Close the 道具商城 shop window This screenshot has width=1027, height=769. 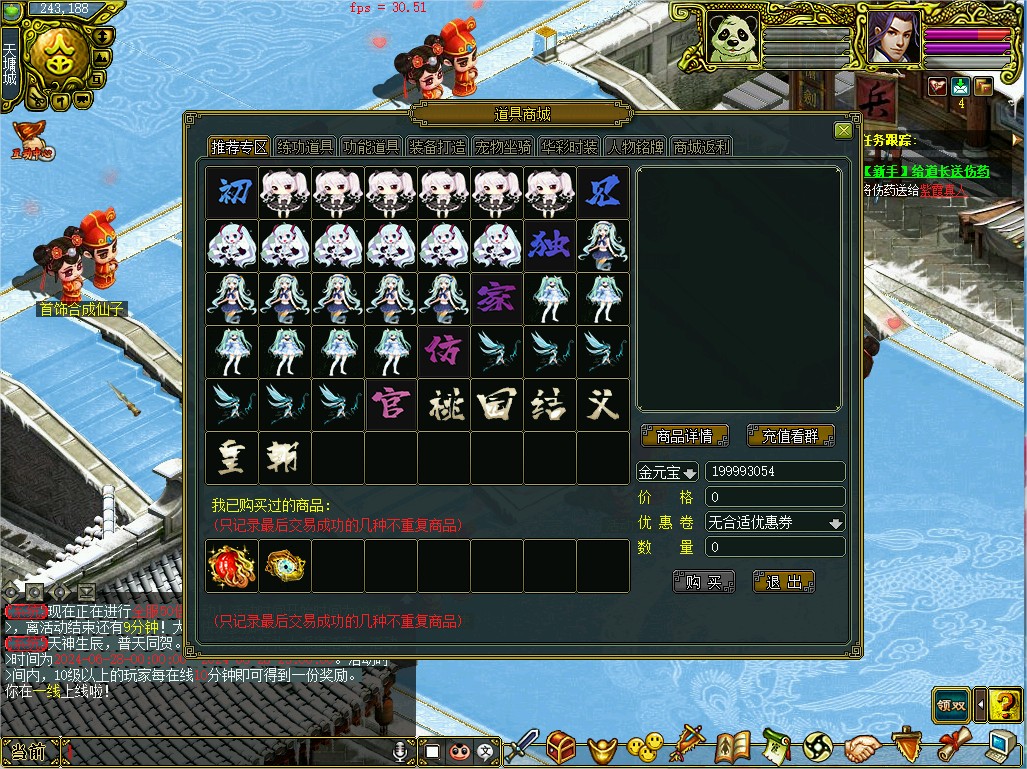[843, 131]
